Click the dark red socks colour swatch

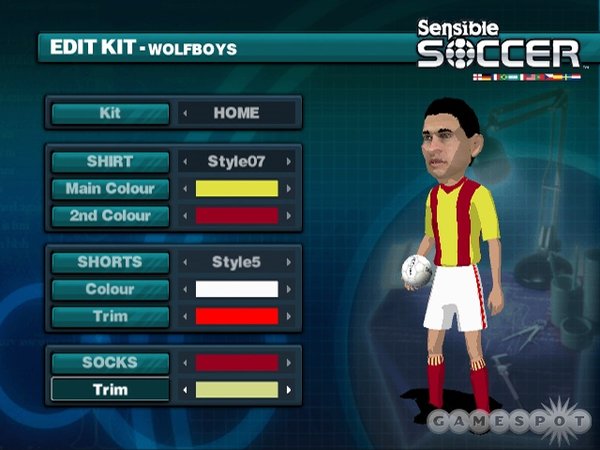tap(236, 362)
